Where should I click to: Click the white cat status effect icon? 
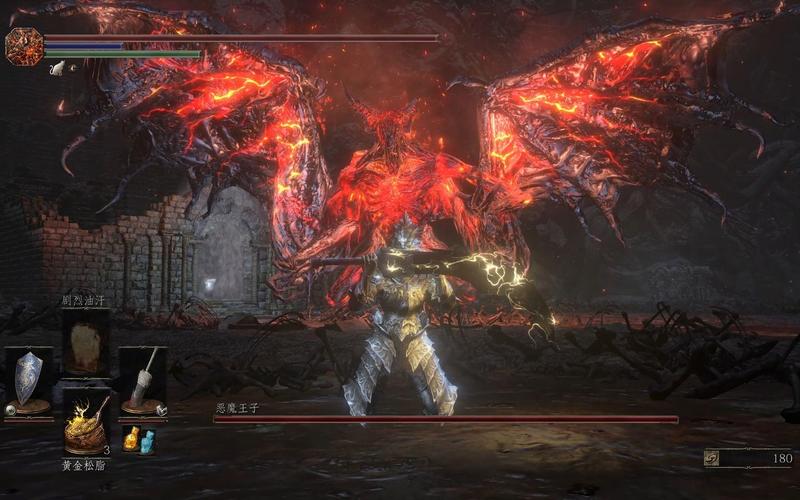point(57,68)
